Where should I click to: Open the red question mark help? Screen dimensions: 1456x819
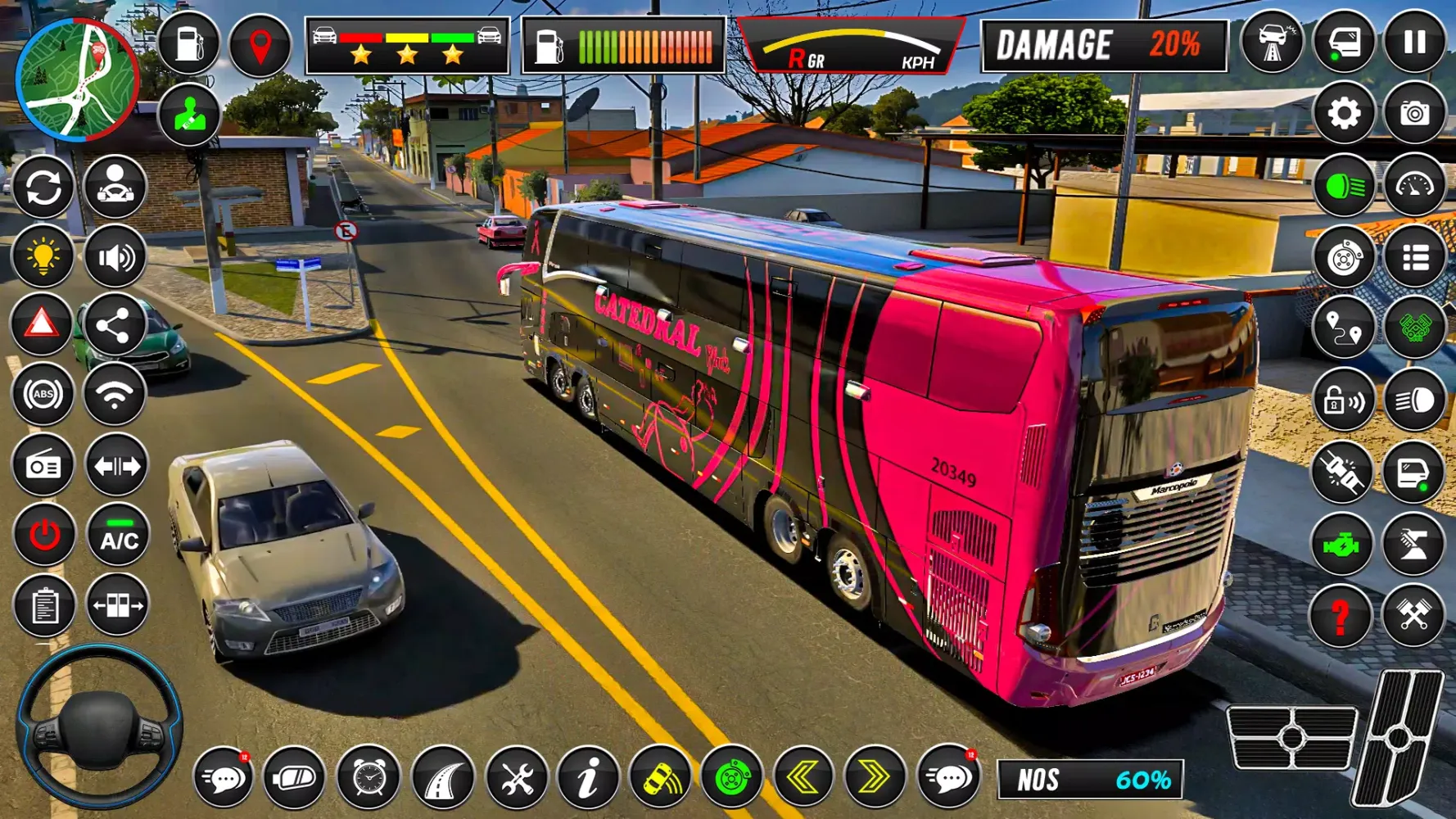point(1341,616)
